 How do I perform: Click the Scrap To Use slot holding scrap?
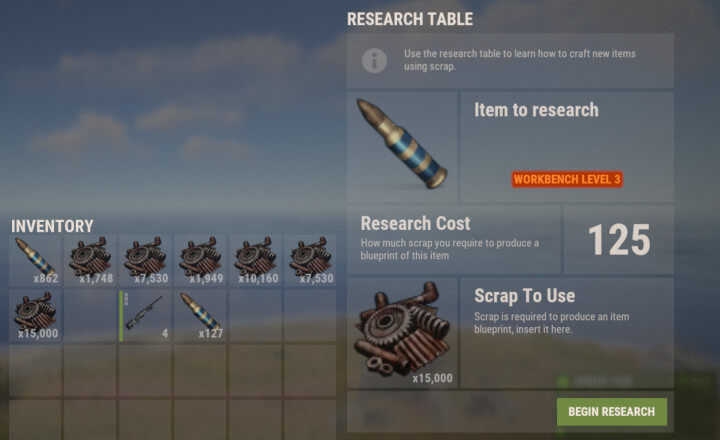point(402,333)
